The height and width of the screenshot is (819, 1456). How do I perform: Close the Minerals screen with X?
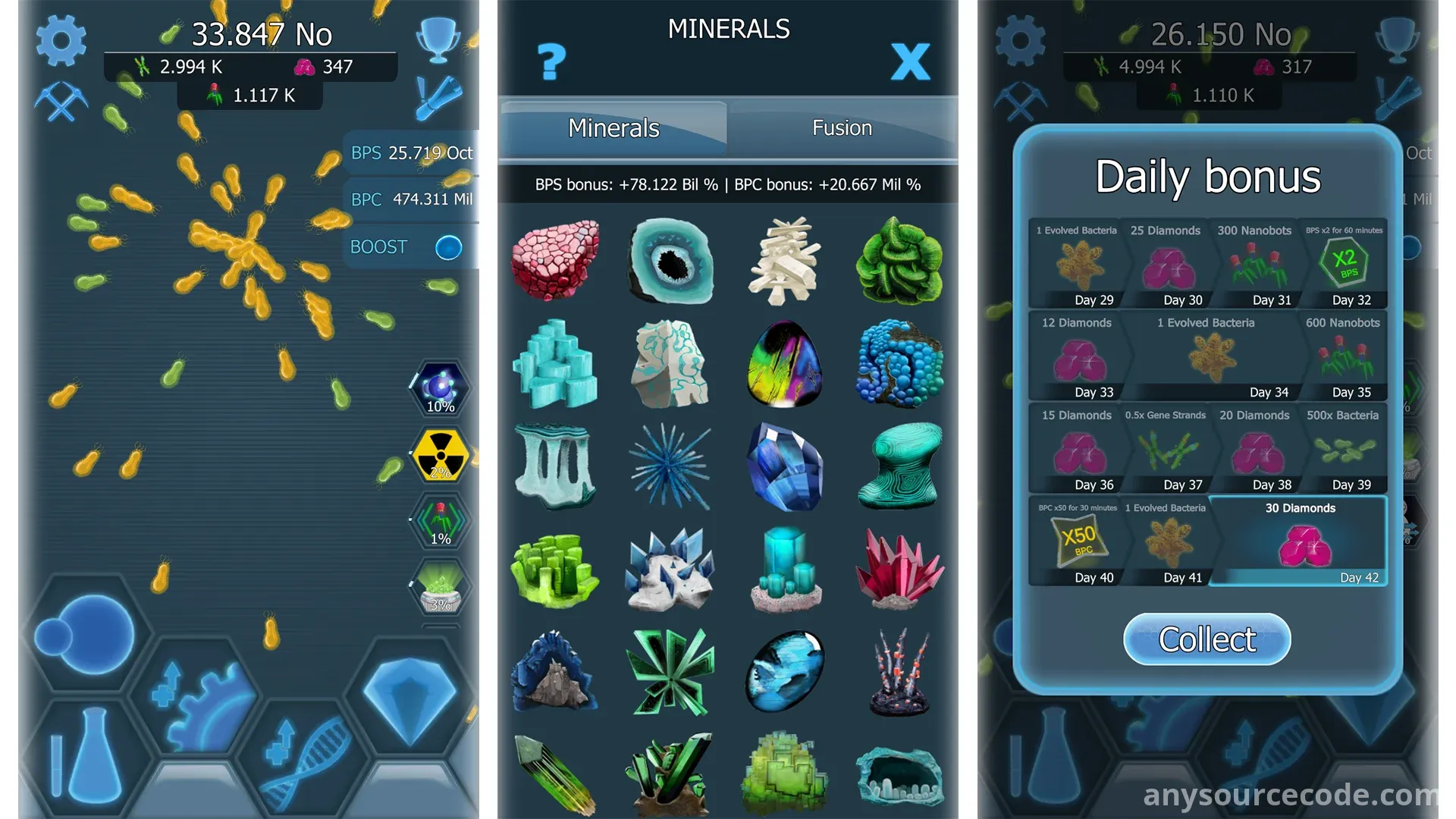tap(910, 61)
